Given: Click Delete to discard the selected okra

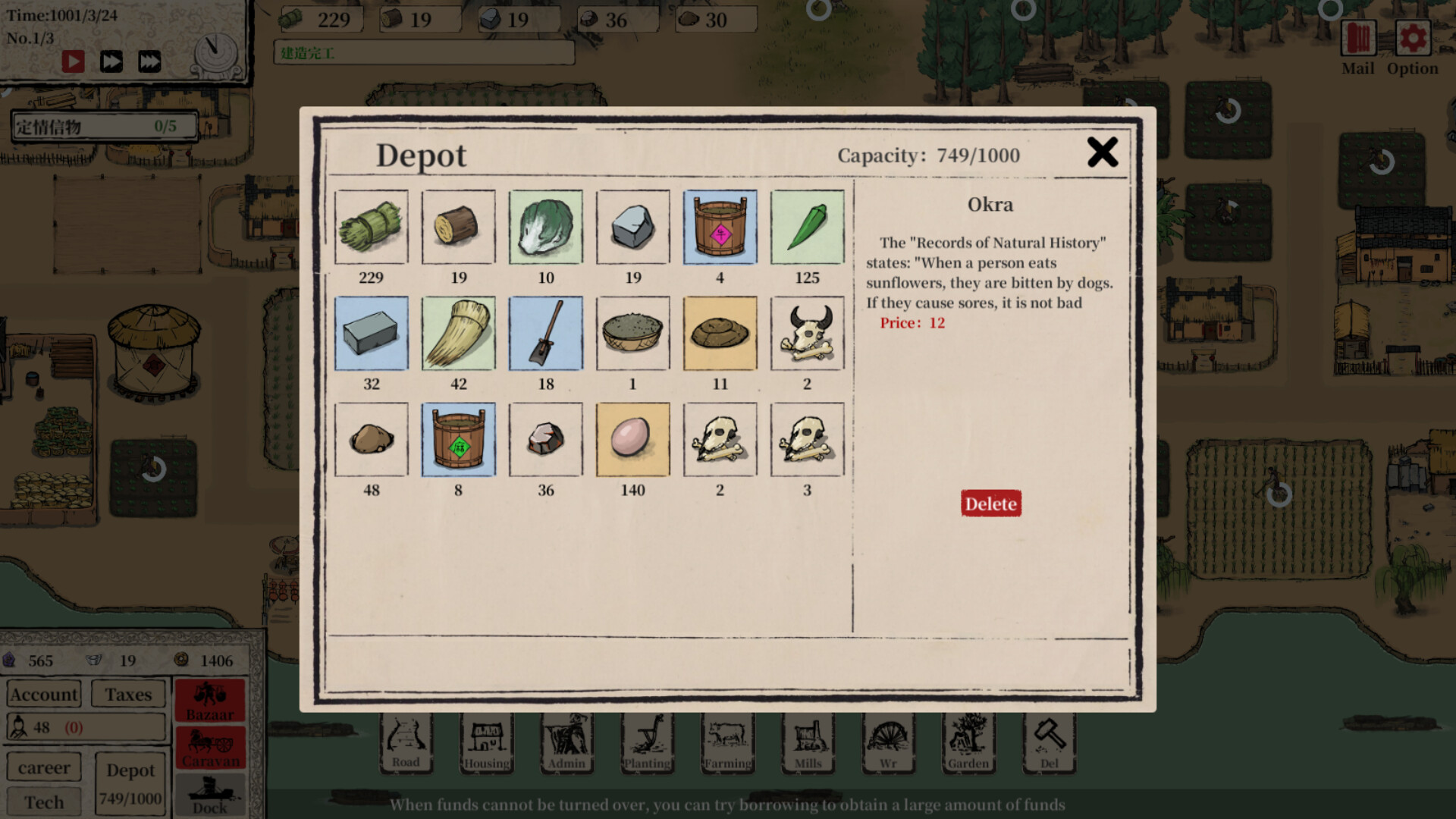Looking at the screenshot, I should (x=990, y=503).
